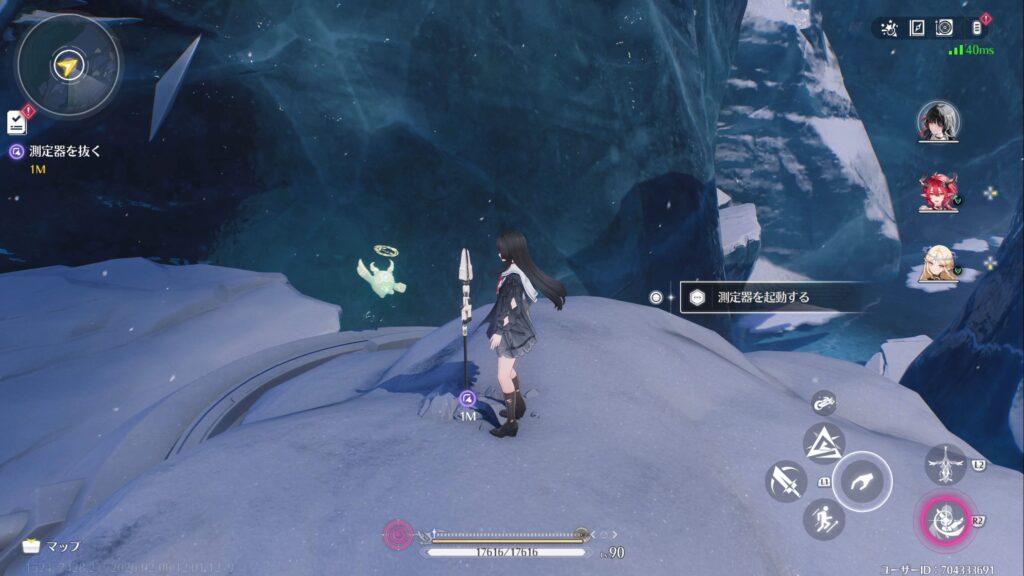
Task: Trigger the pink-ringed ultimate ability
Action: 942,521
